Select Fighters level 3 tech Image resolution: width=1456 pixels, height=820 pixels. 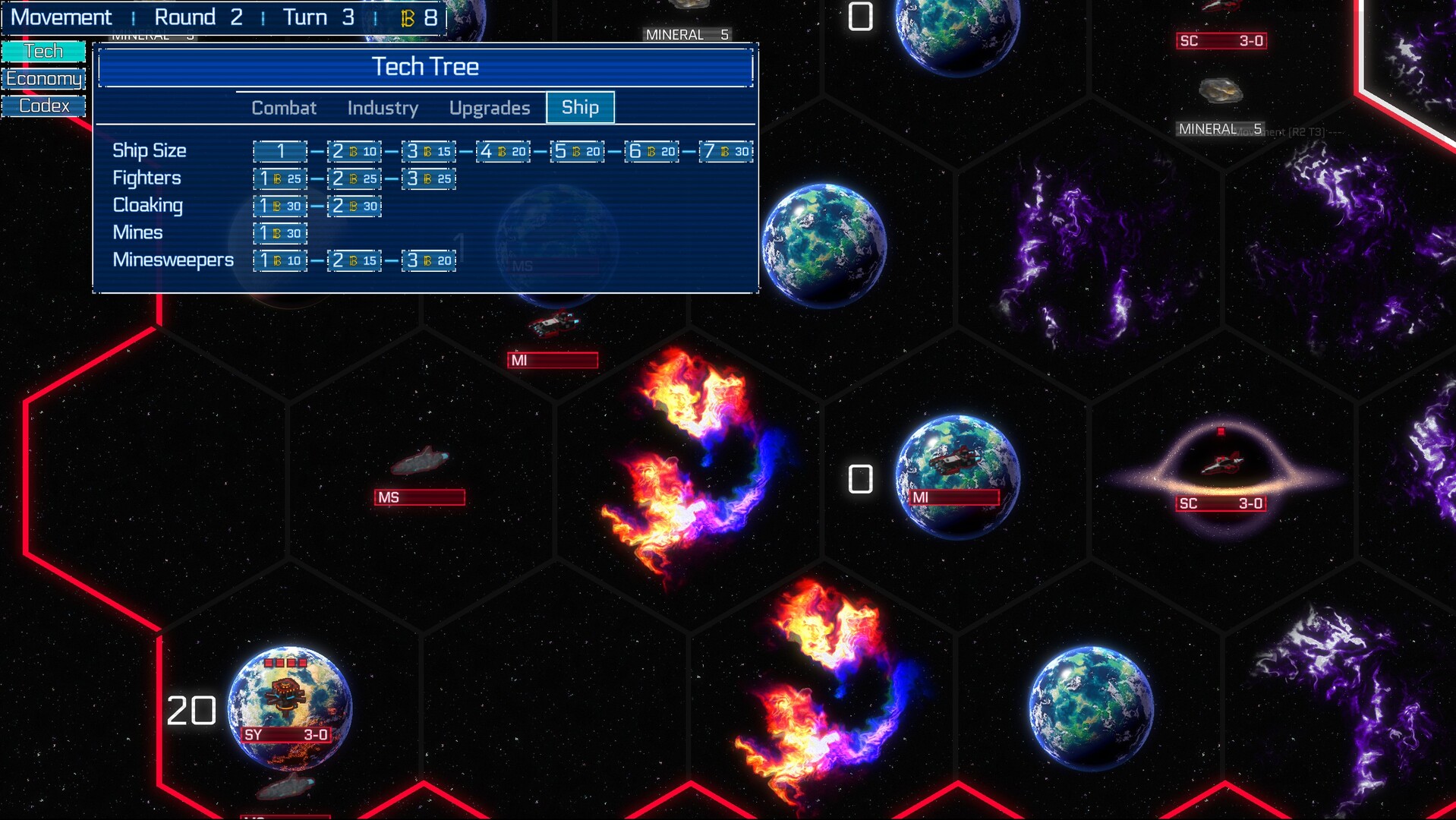point(429,178)
